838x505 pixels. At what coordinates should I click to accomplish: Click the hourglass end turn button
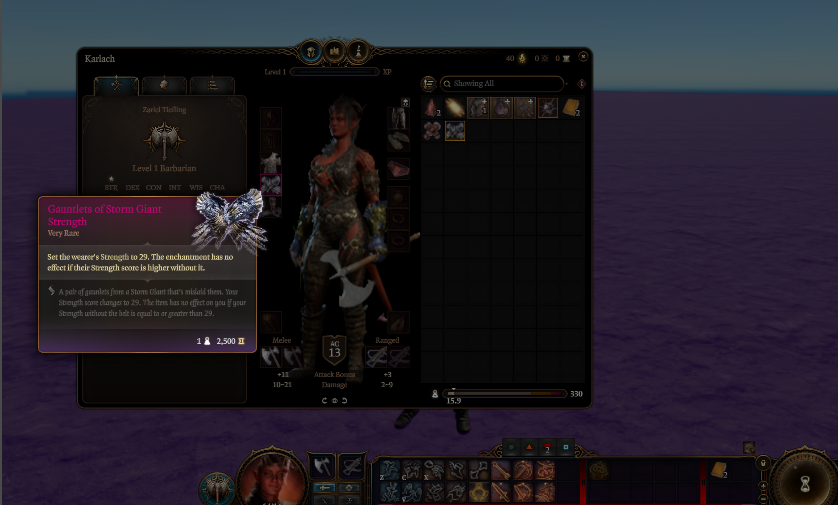click(x=804, y=483)
